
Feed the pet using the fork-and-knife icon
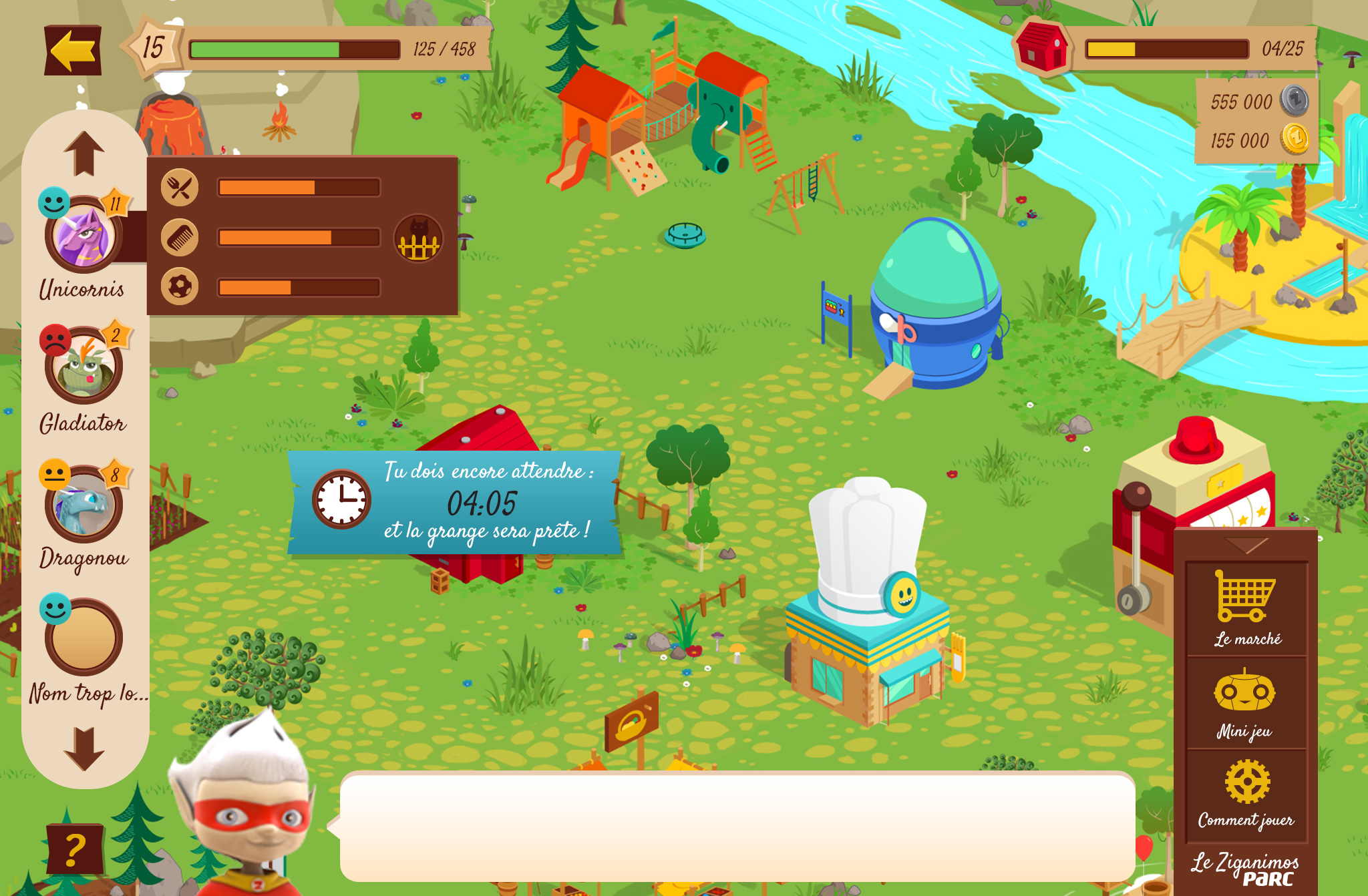coord(180,188)
